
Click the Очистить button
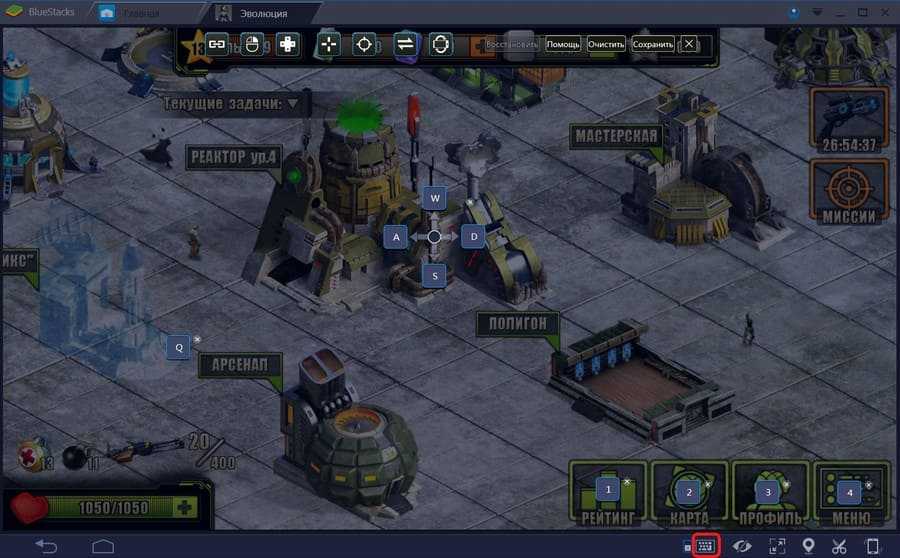tap(606, 45)
